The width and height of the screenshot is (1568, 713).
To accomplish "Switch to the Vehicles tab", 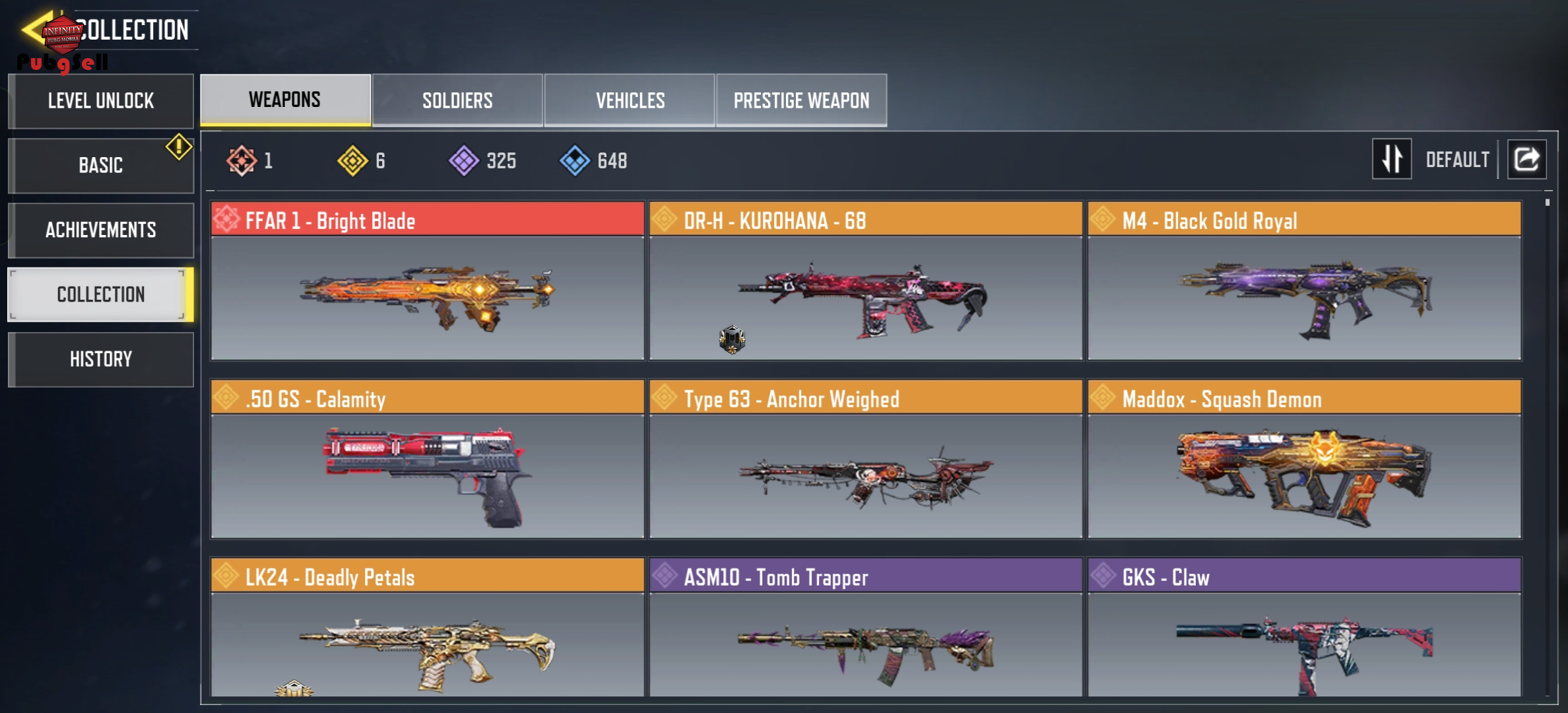I will point(630,100).
